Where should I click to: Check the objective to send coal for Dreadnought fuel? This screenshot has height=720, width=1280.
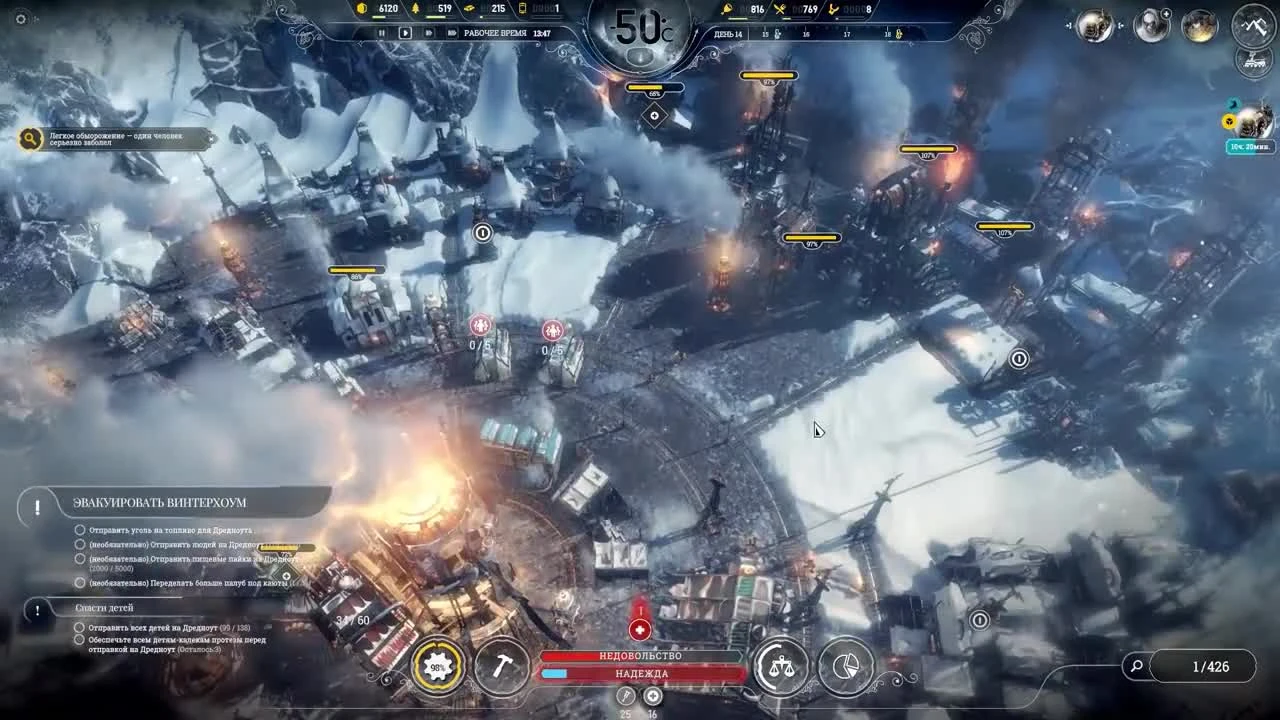click(x=80, y=530)
